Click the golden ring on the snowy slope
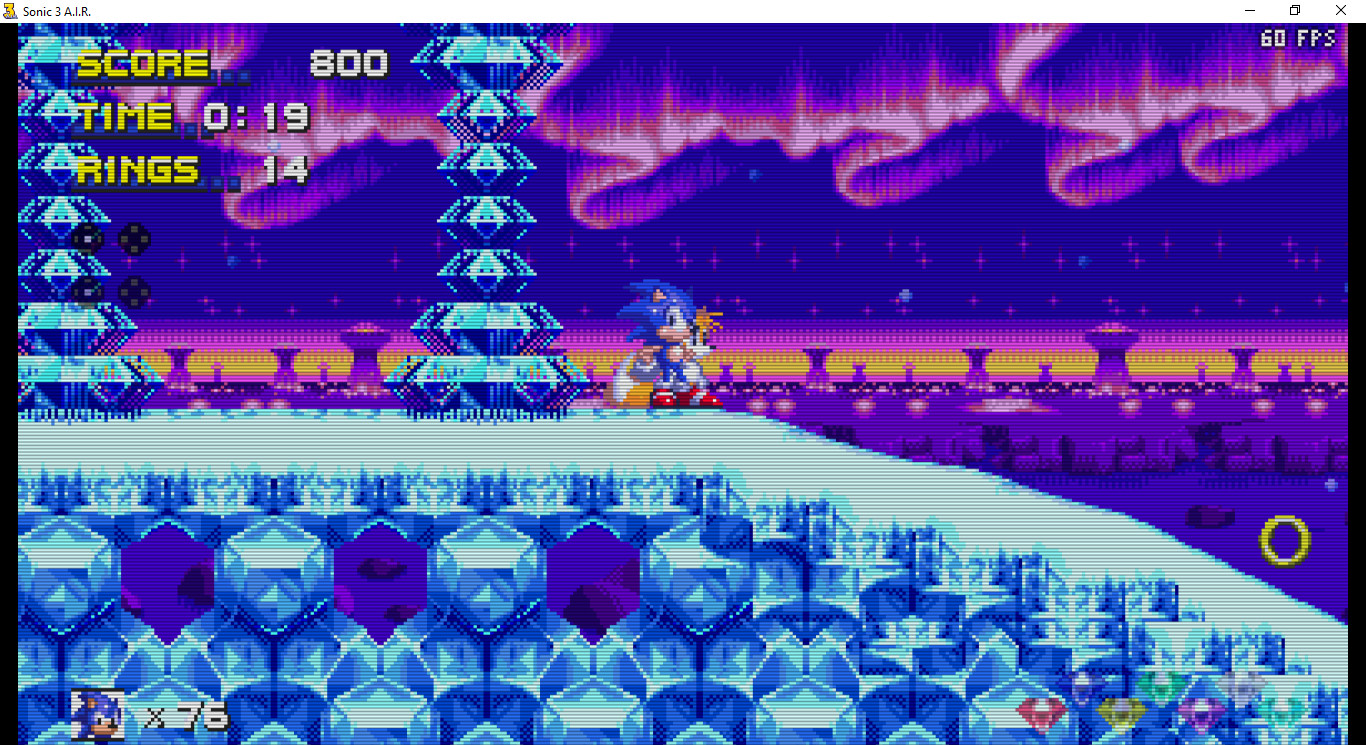This screenshot has height=745, width=1366. (x=1287, y=542)
